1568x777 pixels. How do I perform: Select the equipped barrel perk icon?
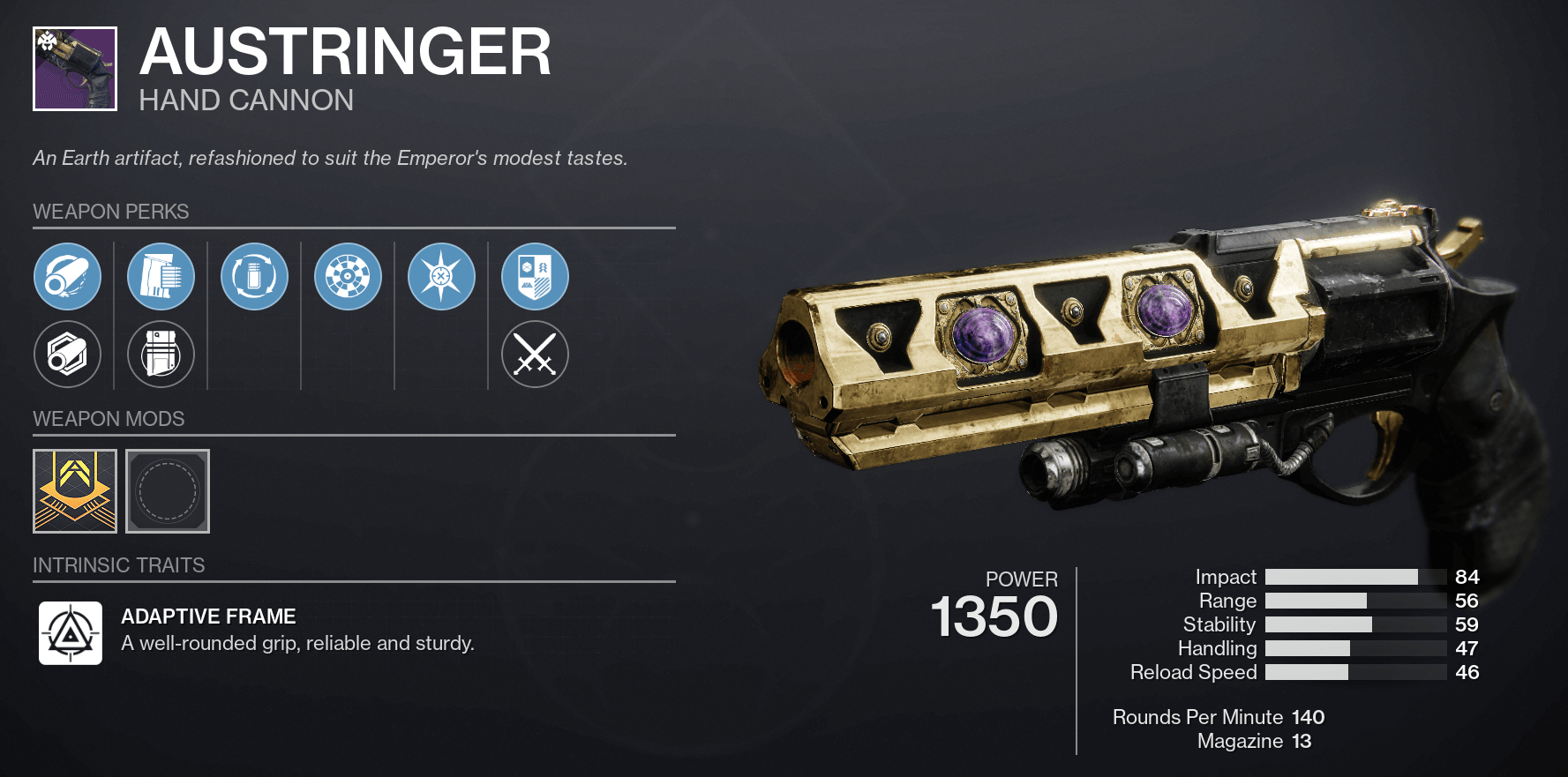click(x=69, y=276)
